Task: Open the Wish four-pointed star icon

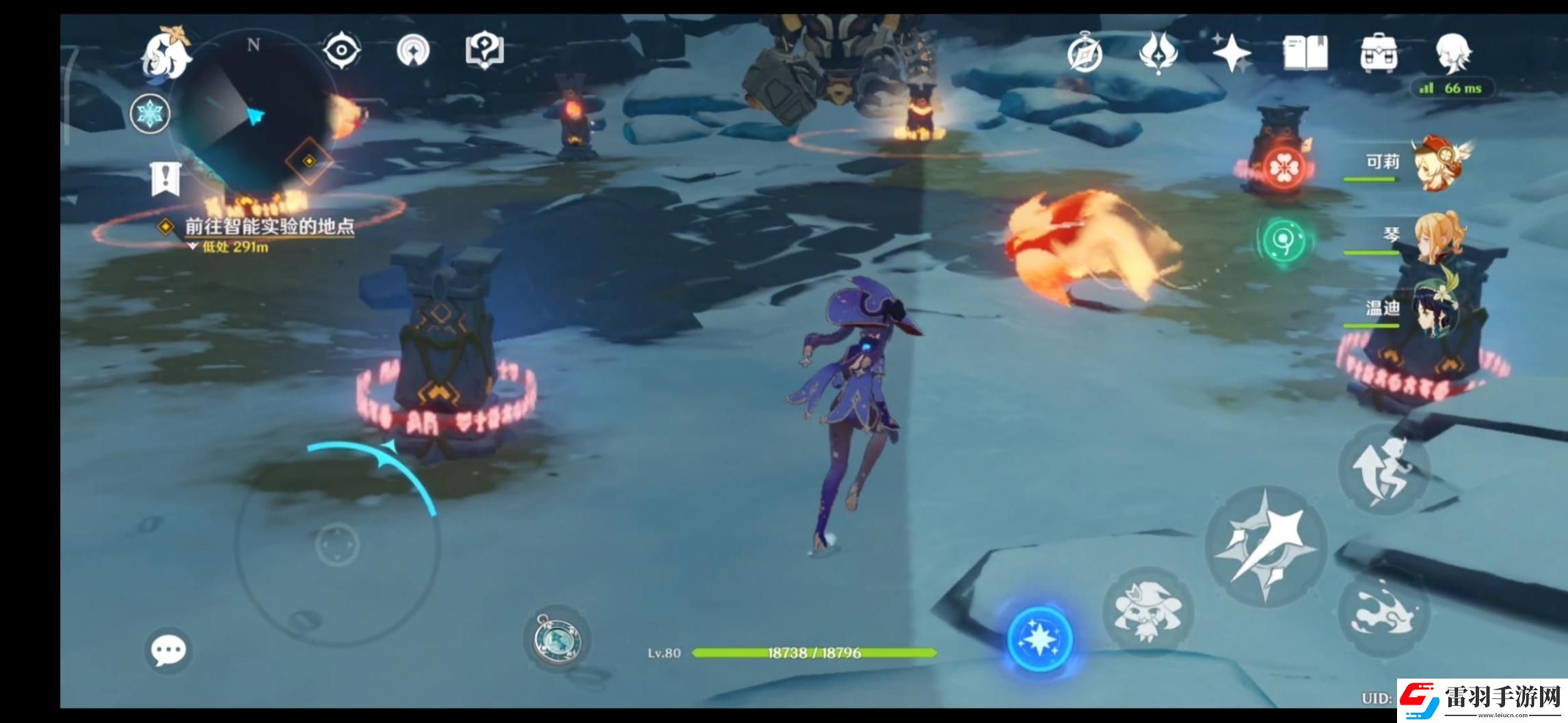Action: pyautogui.click(x=1232, y=53)
